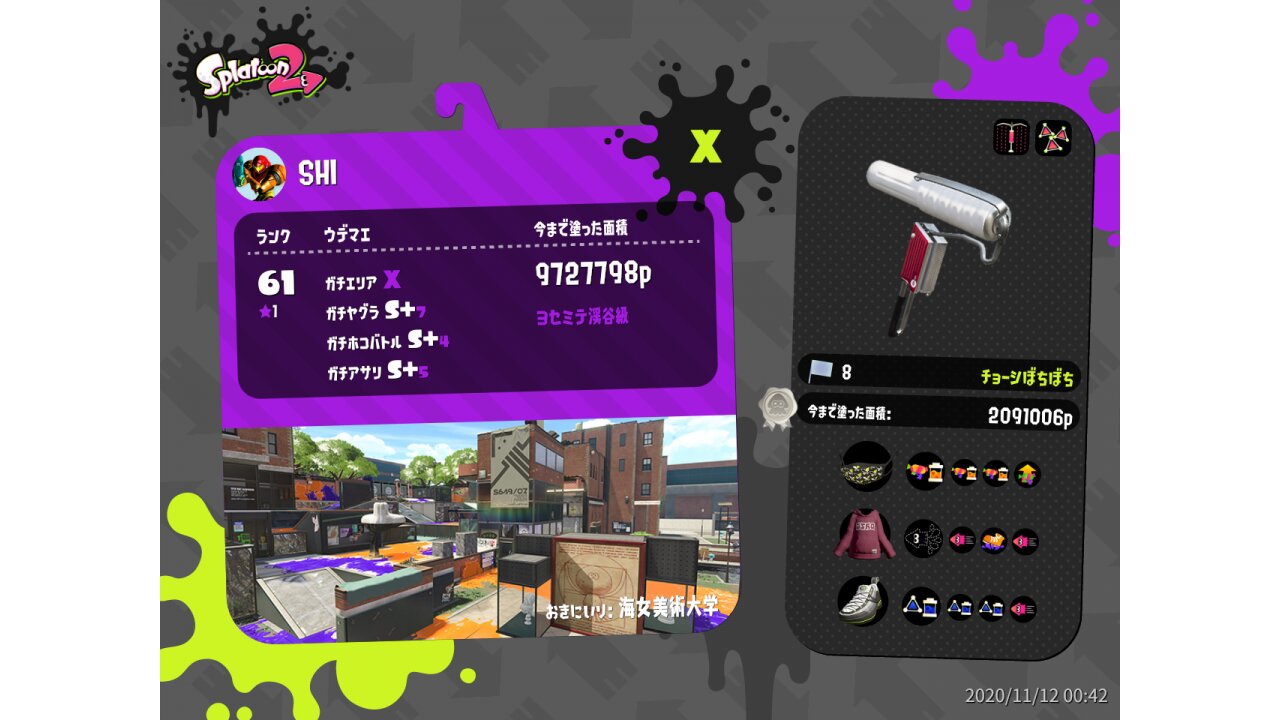Select the white roller weapon image

pos(936,240)
